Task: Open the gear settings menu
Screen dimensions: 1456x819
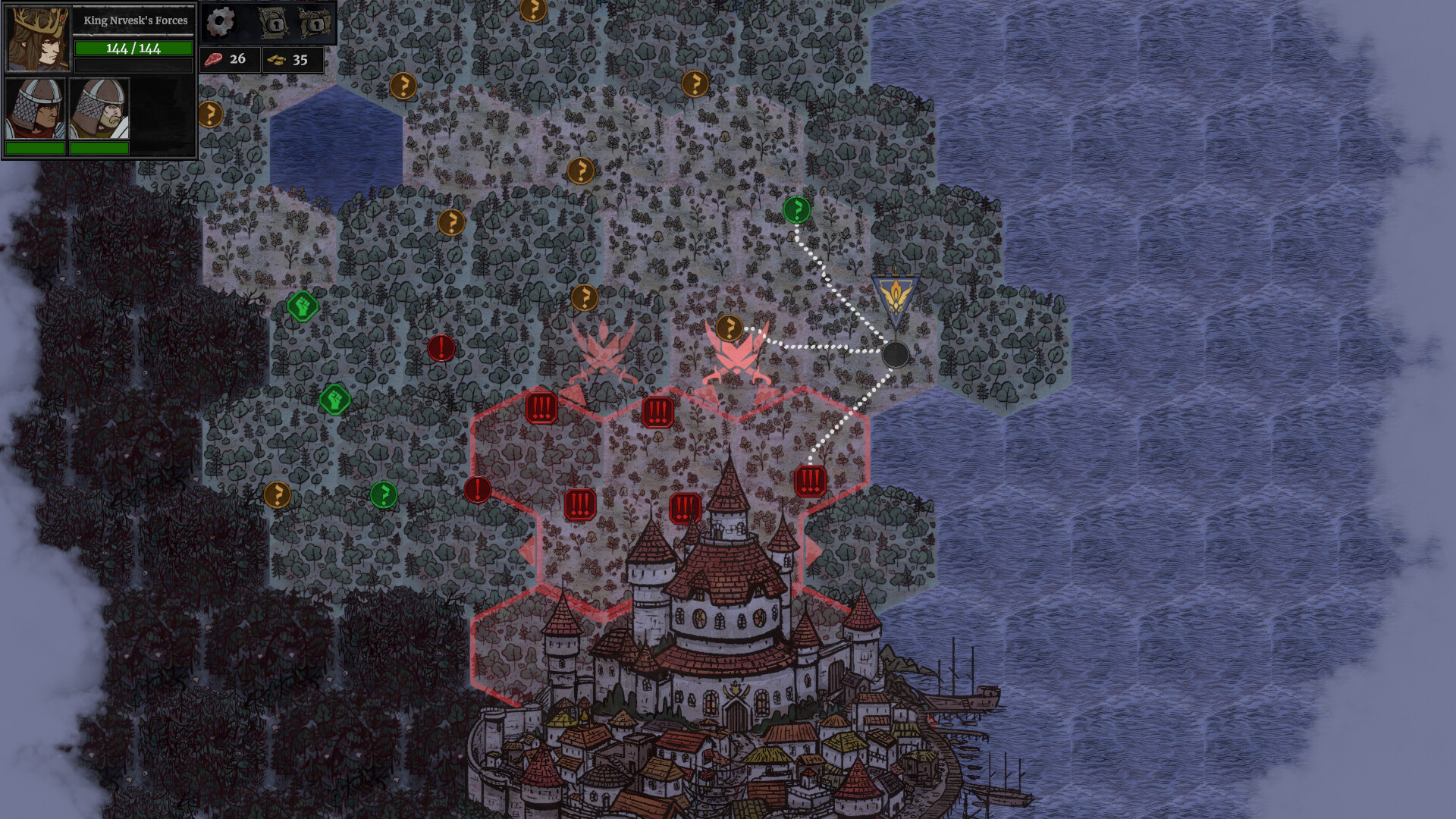Action: point(221,23)
